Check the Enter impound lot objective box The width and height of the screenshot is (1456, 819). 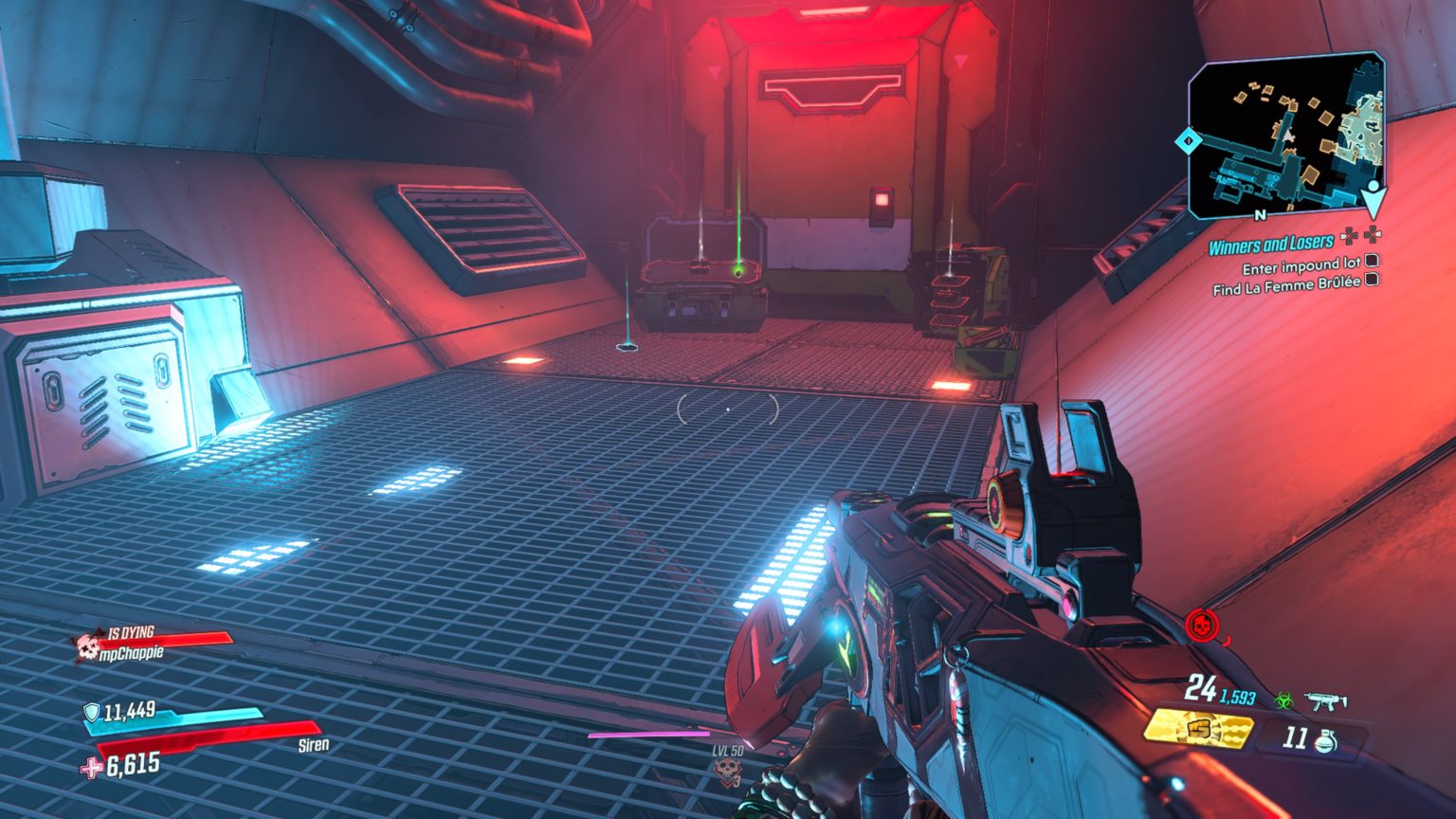coord(1372,264)
